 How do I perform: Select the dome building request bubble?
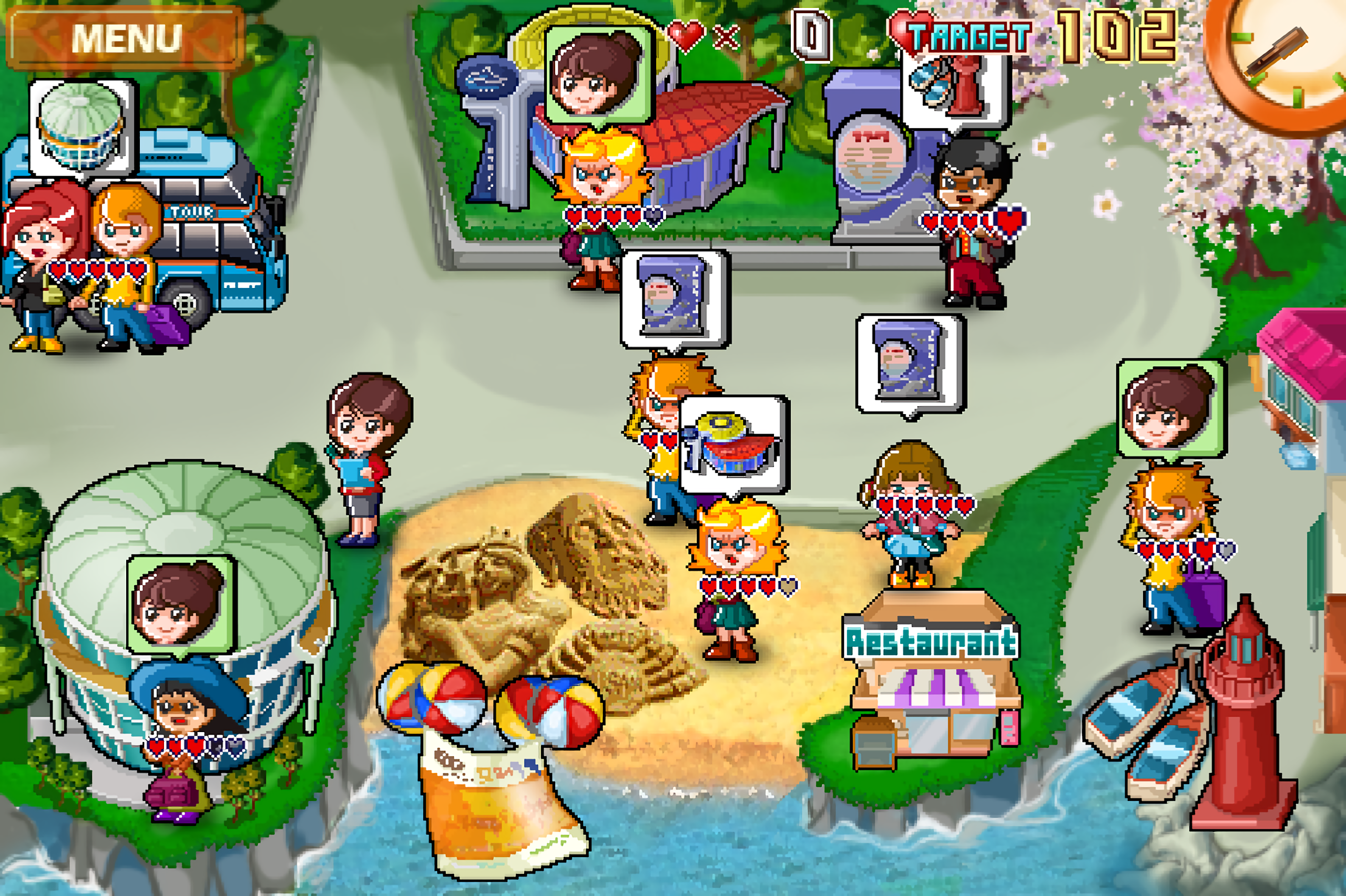[x=83, y=127]
